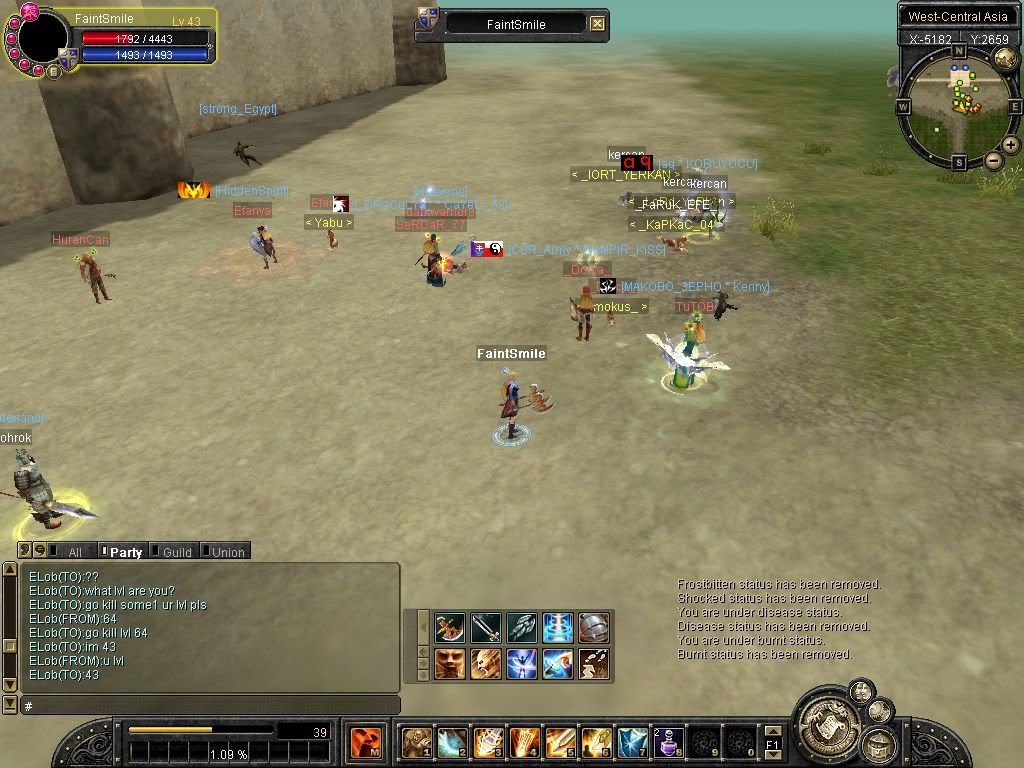Image resolution: width=1024 pixels, height=768 pixels.
Task: Trigger the blue crystal skill in slot 7
Action: (632, 743)
